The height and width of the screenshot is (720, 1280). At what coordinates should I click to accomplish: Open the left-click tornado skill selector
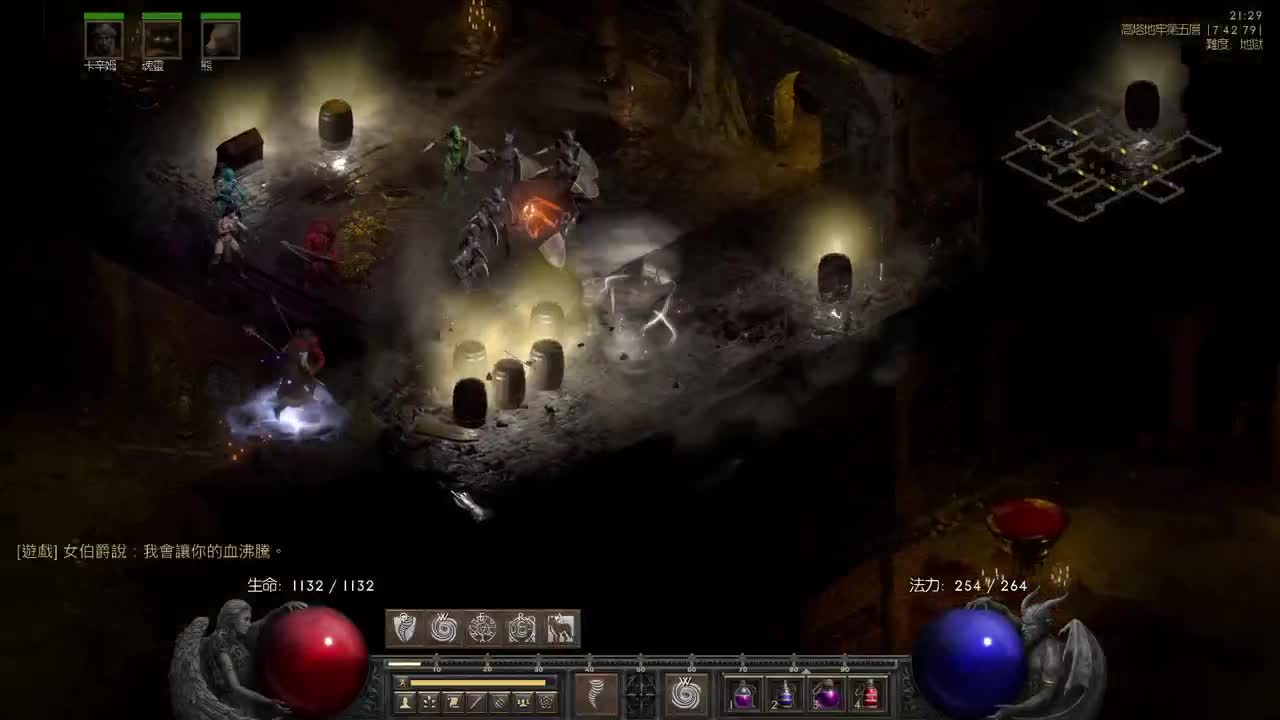[x=596, y=694]
